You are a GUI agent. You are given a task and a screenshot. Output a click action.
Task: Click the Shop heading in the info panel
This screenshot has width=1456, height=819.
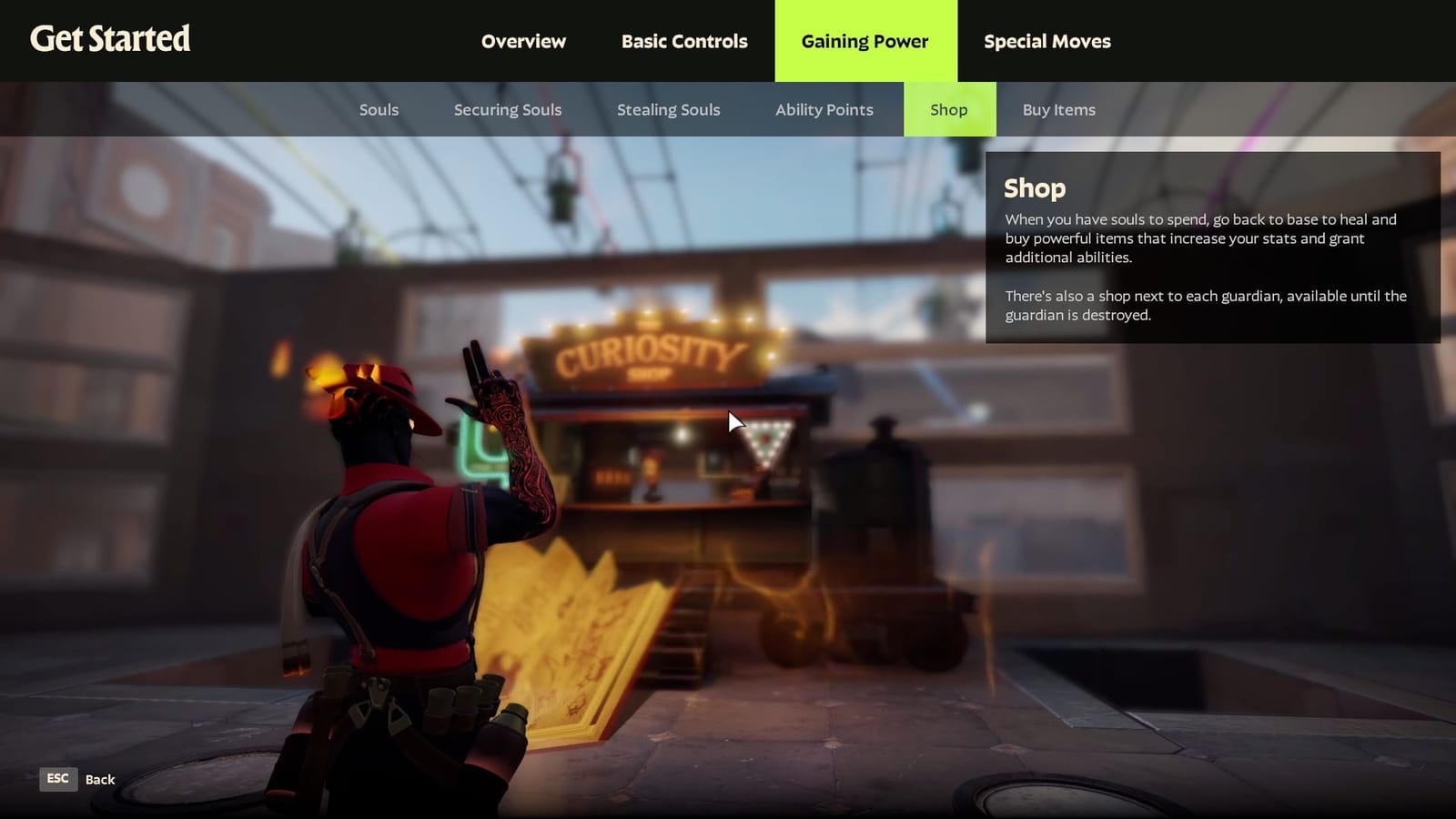1034,189
